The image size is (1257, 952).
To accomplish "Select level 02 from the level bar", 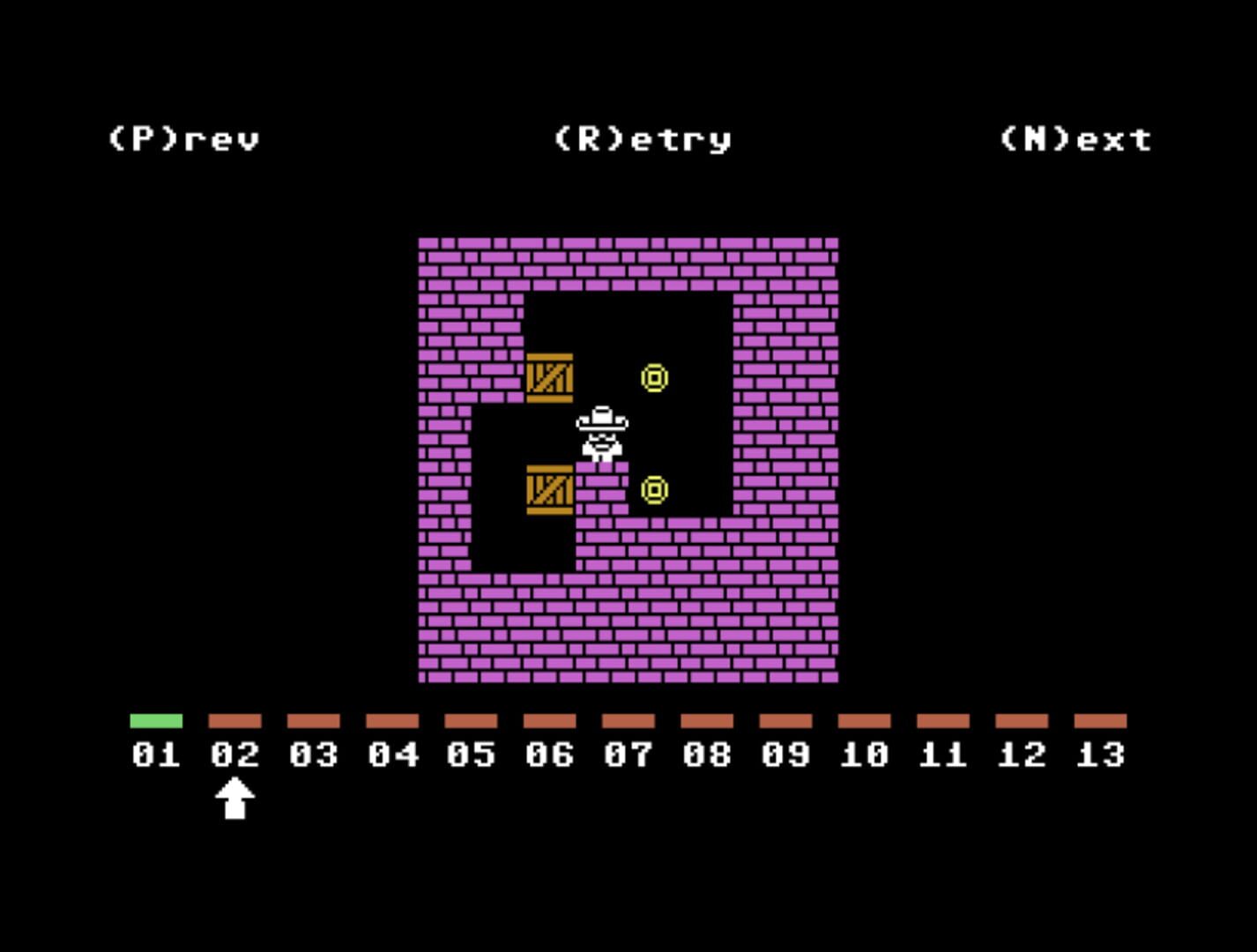I will click(234, 754).
